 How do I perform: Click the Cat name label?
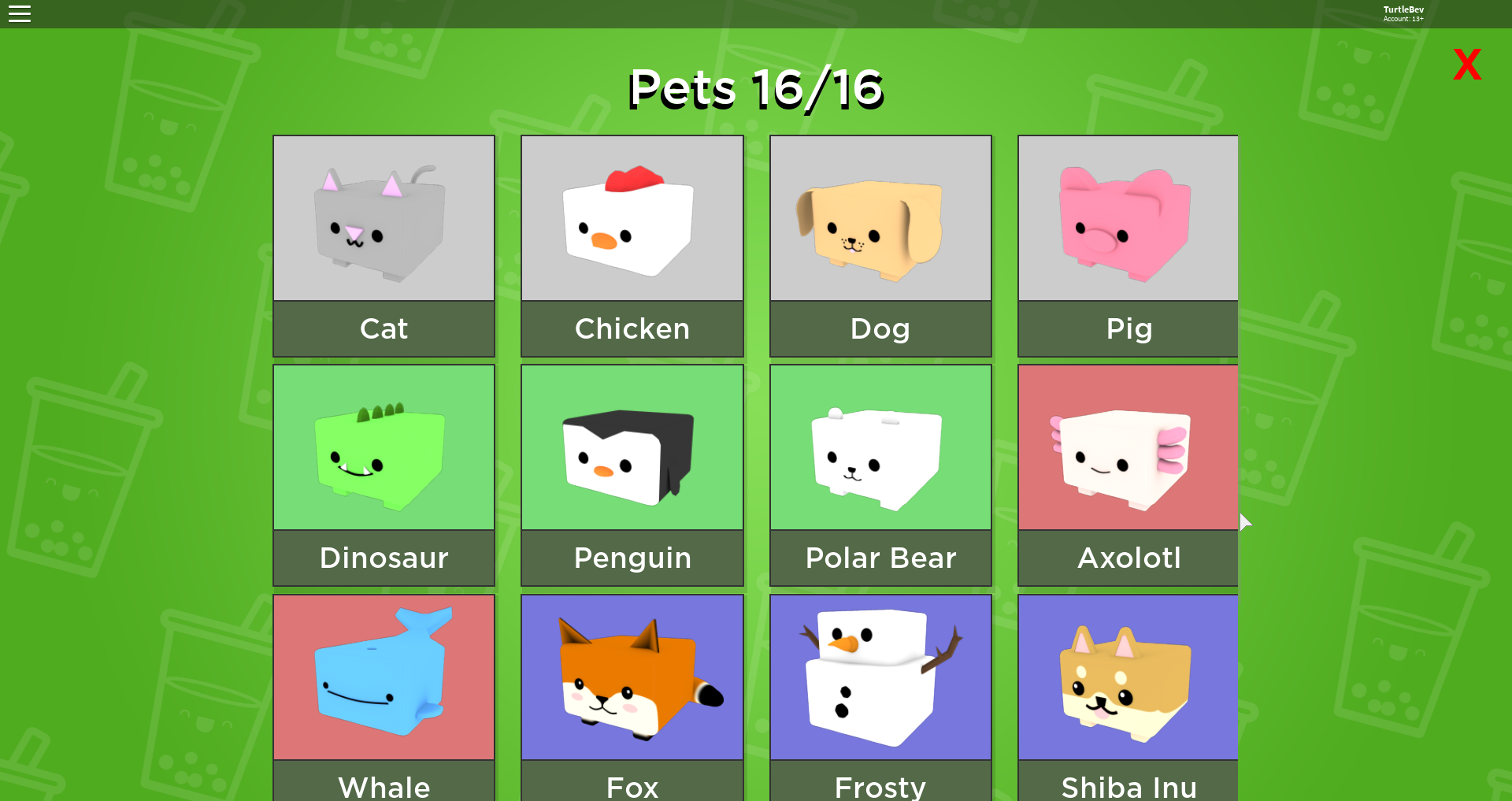pyautogui.click(x=384, y=328)
